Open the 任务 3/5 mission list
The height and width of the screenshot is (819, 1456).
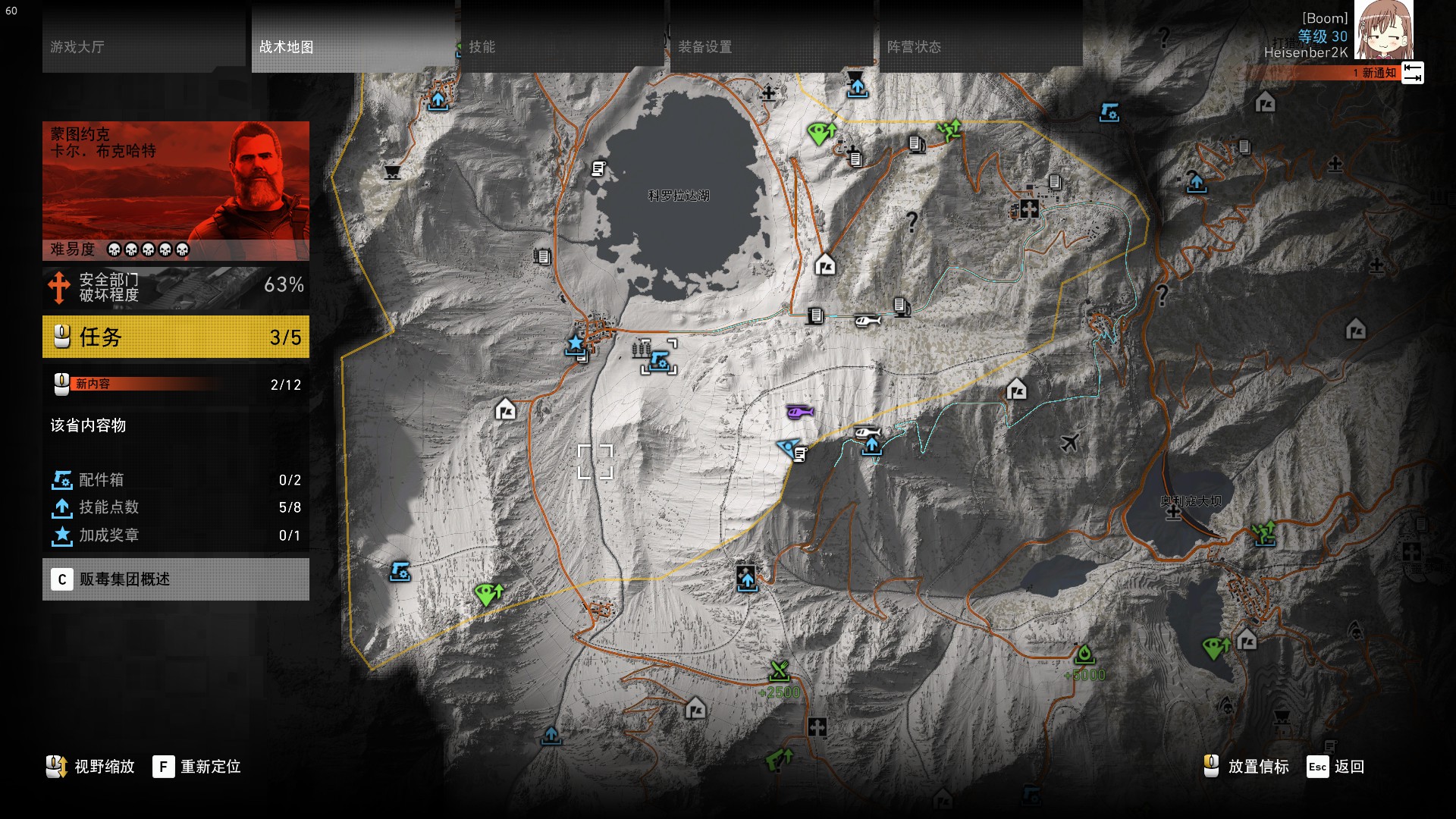click(176, 337)
